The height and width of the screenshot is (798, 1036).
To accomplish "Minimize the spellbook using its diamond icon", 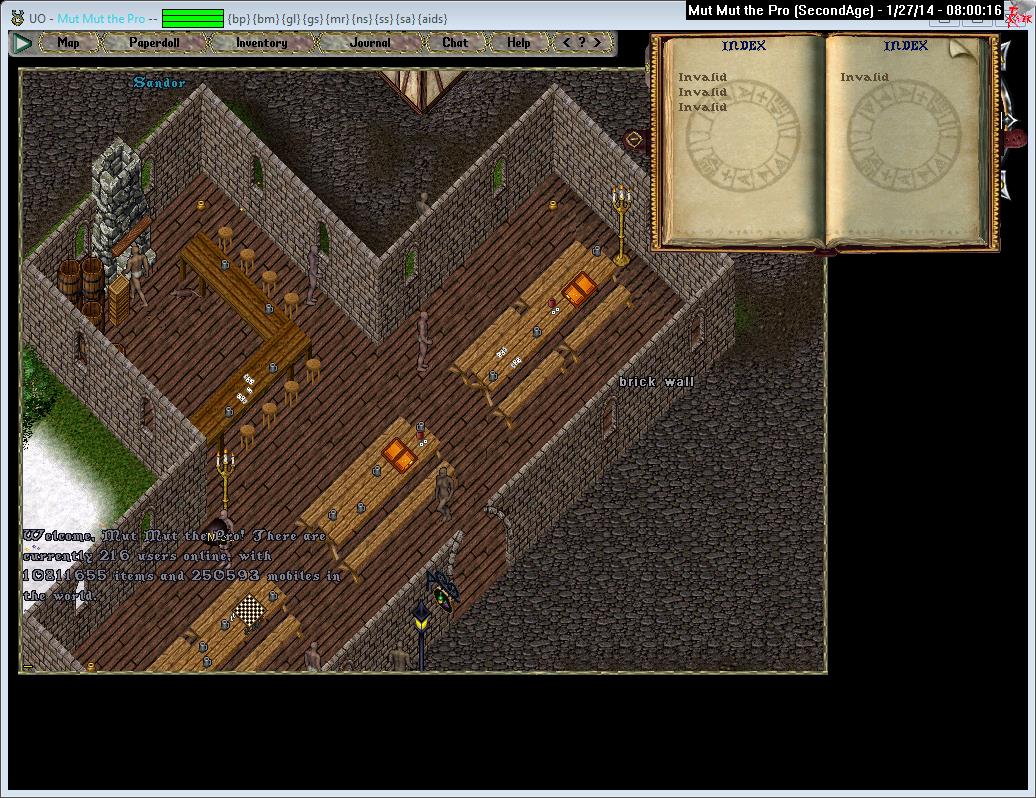I will click(x=631, y=138).
